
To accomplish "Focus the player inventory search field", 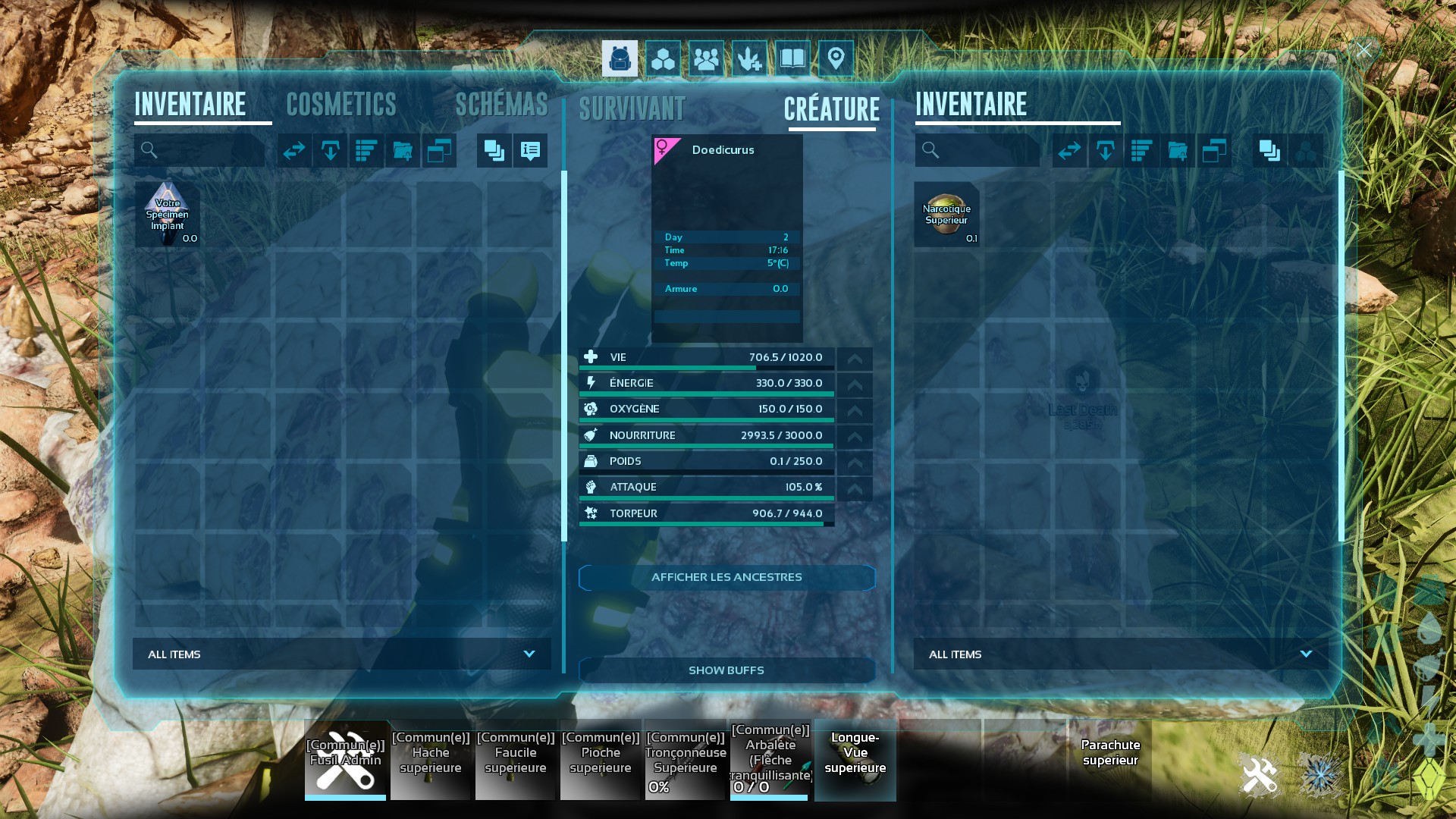I will 205,150.
